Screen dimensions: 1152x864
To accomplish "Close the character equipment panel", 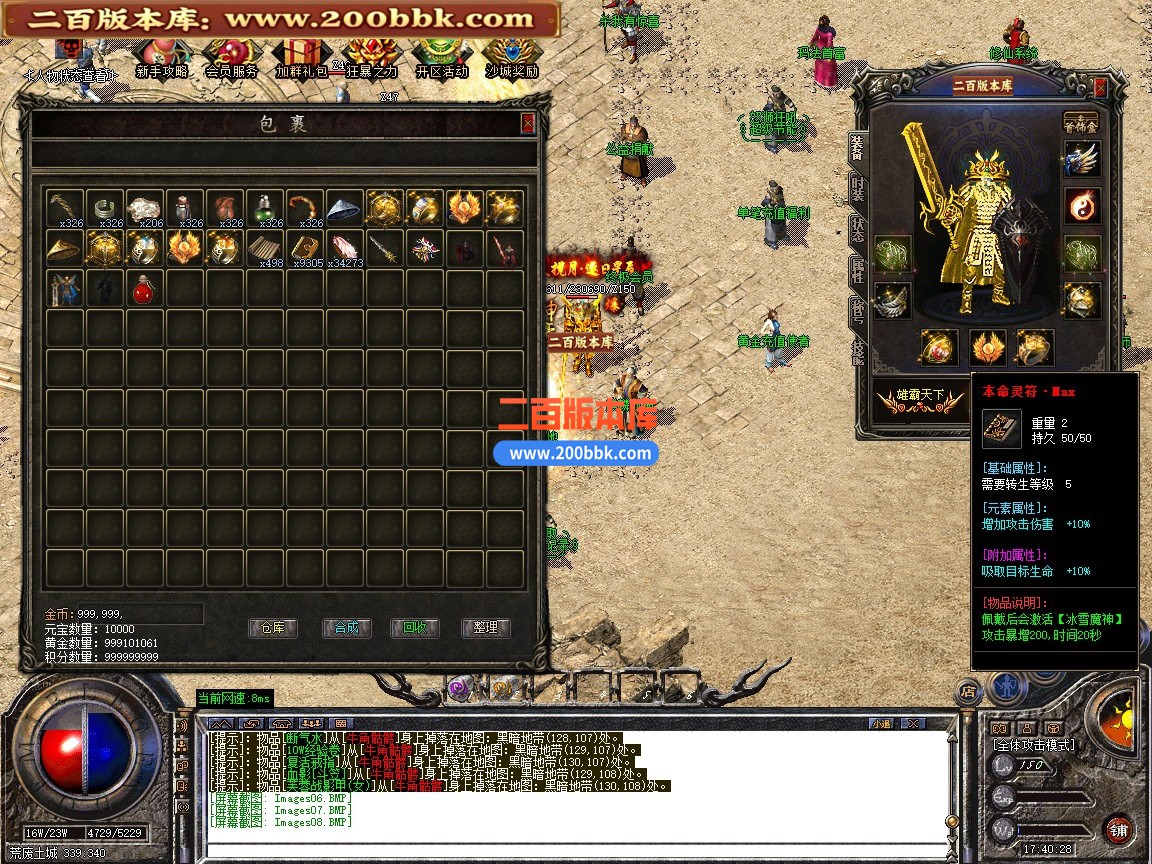I will click(x=1100, y=87).
